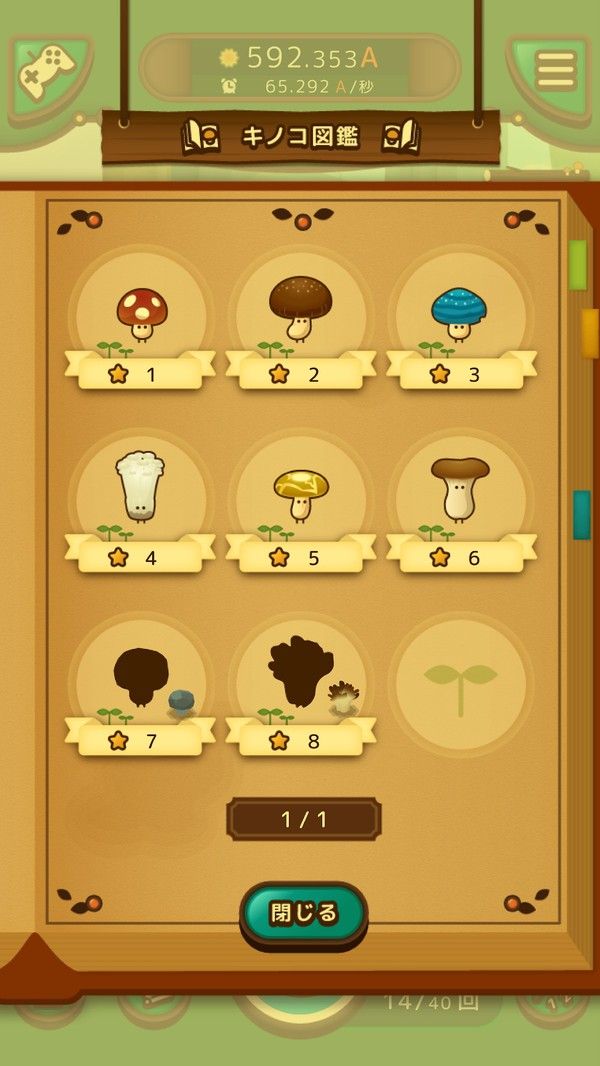Close the mushroom encyclopedia with 閉じる button

click(304, 912)
